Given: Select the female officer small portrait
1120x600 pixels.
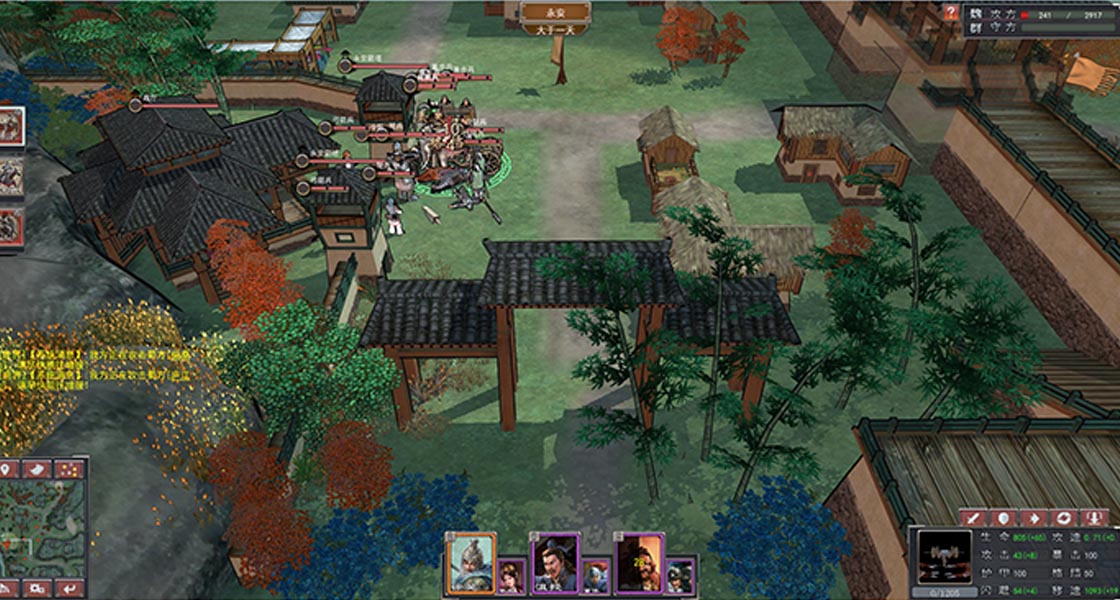Looking at the screenshot, I should pyautogui.click(x=512, y=574).
